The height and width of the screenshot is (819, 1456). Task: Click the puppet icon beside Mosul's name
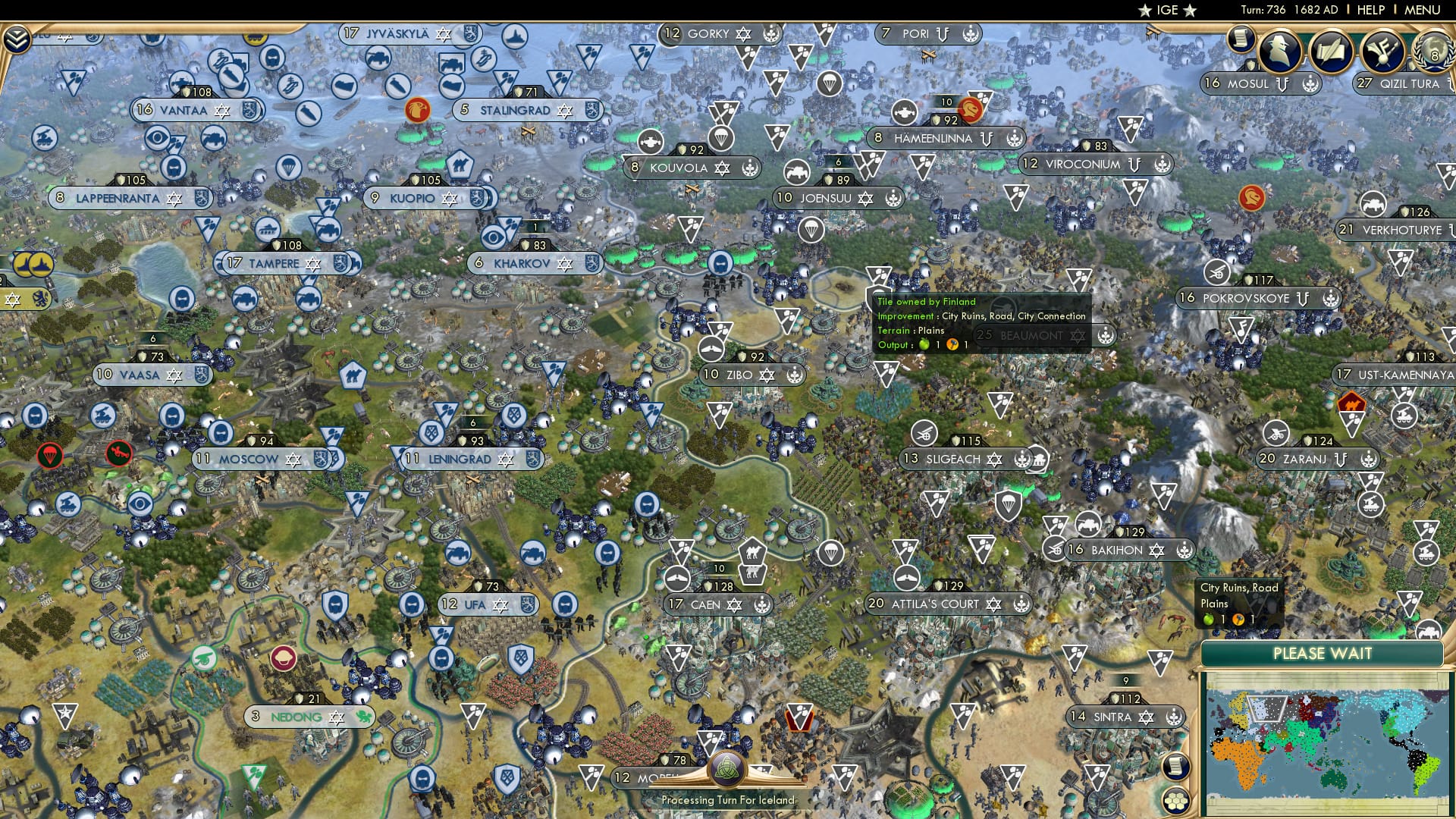1283,83
